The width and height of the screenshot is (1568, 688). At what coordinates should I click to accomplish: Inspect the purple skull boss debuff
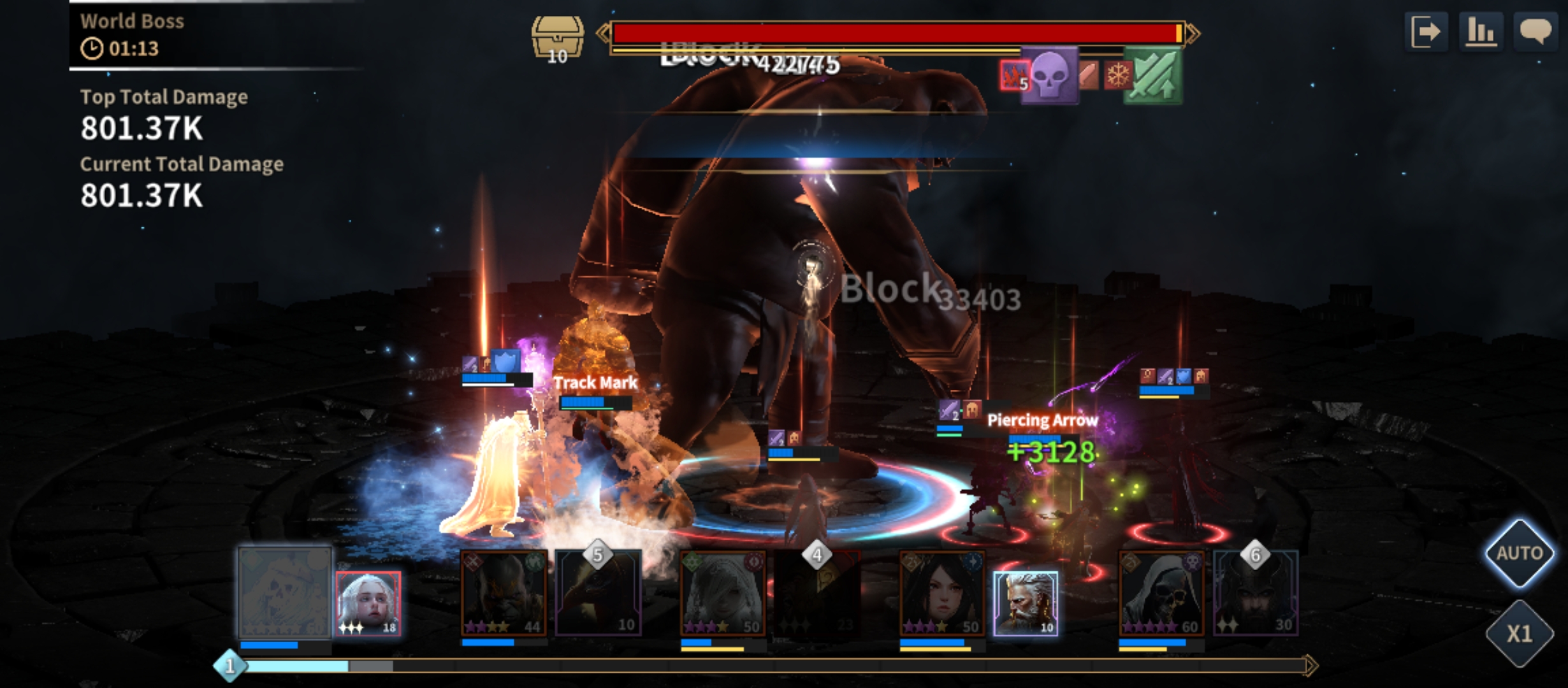[1049, 75]
